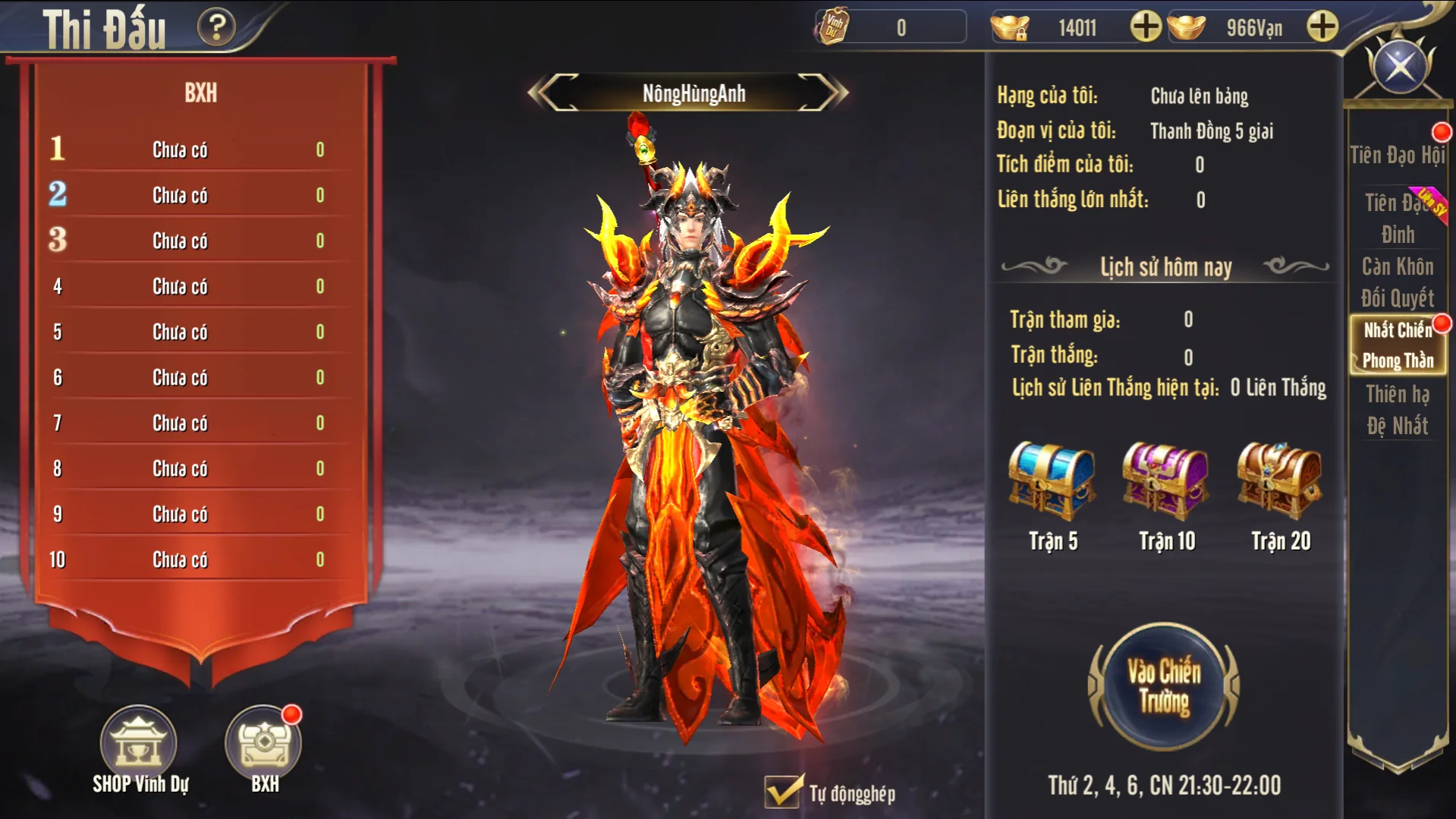Image resolution: width=1456 pixels, height=819 pixels.
Task: Switch to the Thiên hạ Đệ Nhất tab
Action: click(x=1397, y=410)
